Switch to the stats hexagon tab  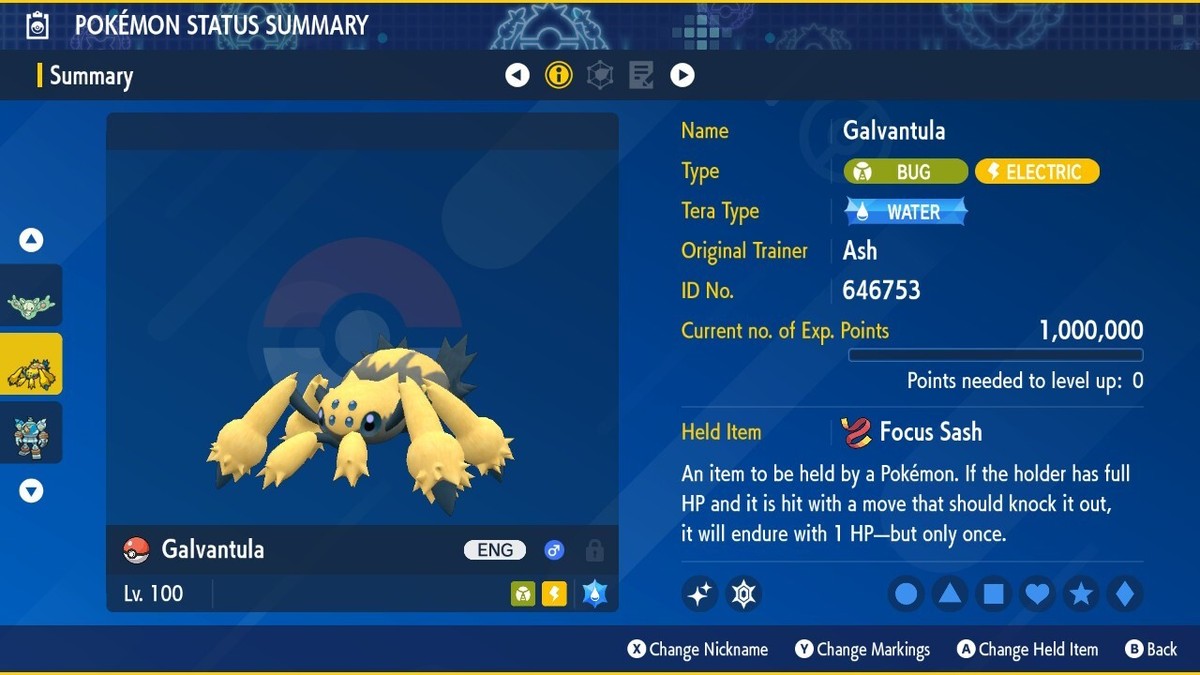click(600, 75)
